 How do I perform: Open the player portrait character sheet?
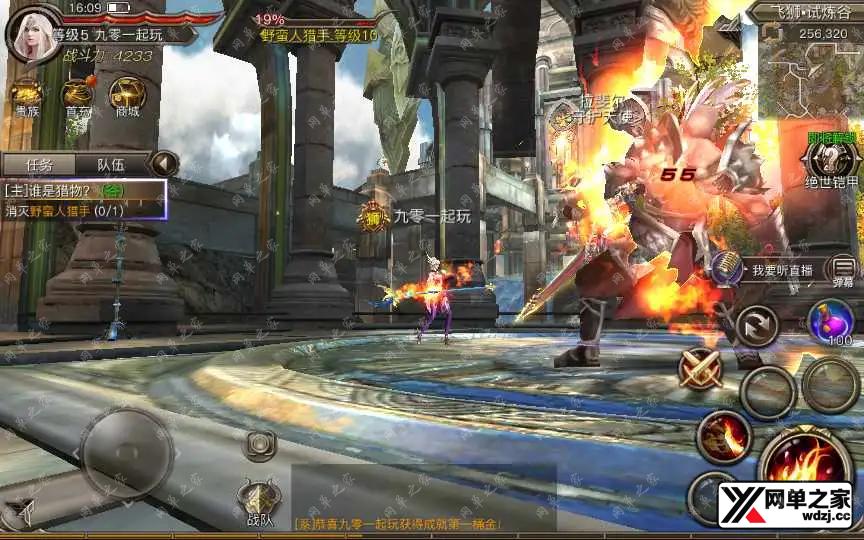pos(28,32)
